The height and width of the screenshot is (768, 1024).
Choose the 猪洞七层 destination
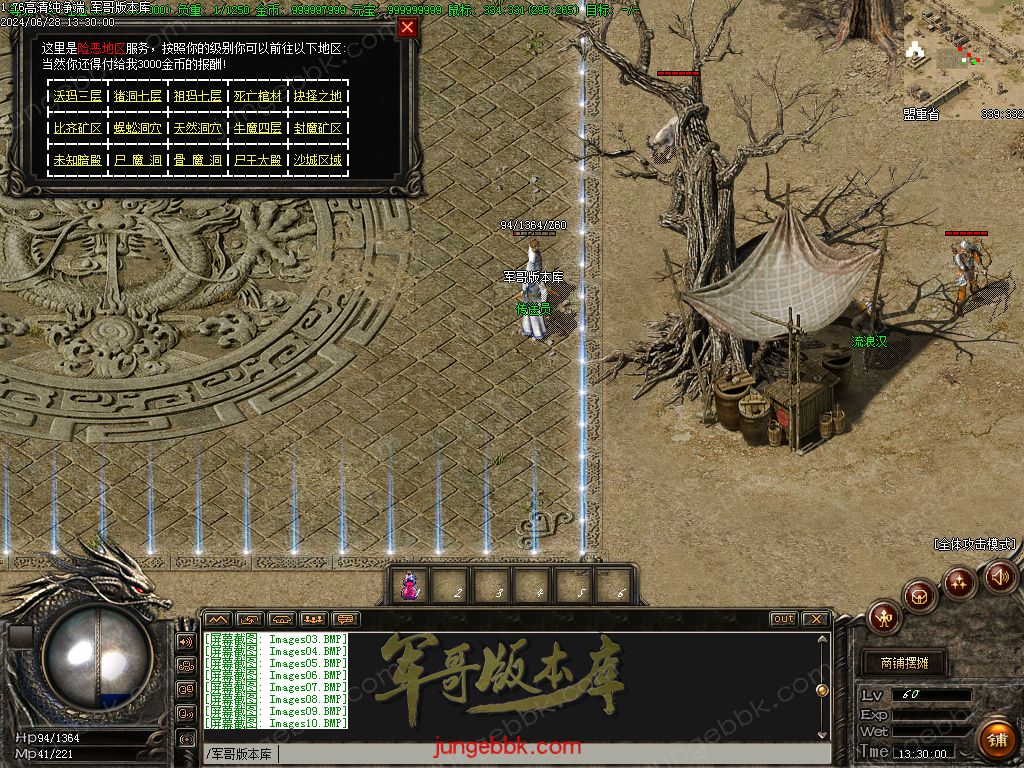click(137, 96)
